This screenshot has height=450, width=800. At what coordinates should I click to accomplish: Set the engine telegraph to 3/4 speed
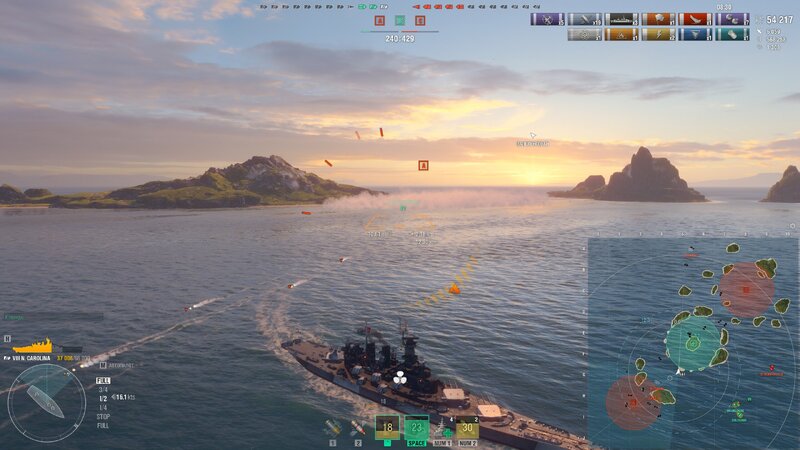pos(102,389)
